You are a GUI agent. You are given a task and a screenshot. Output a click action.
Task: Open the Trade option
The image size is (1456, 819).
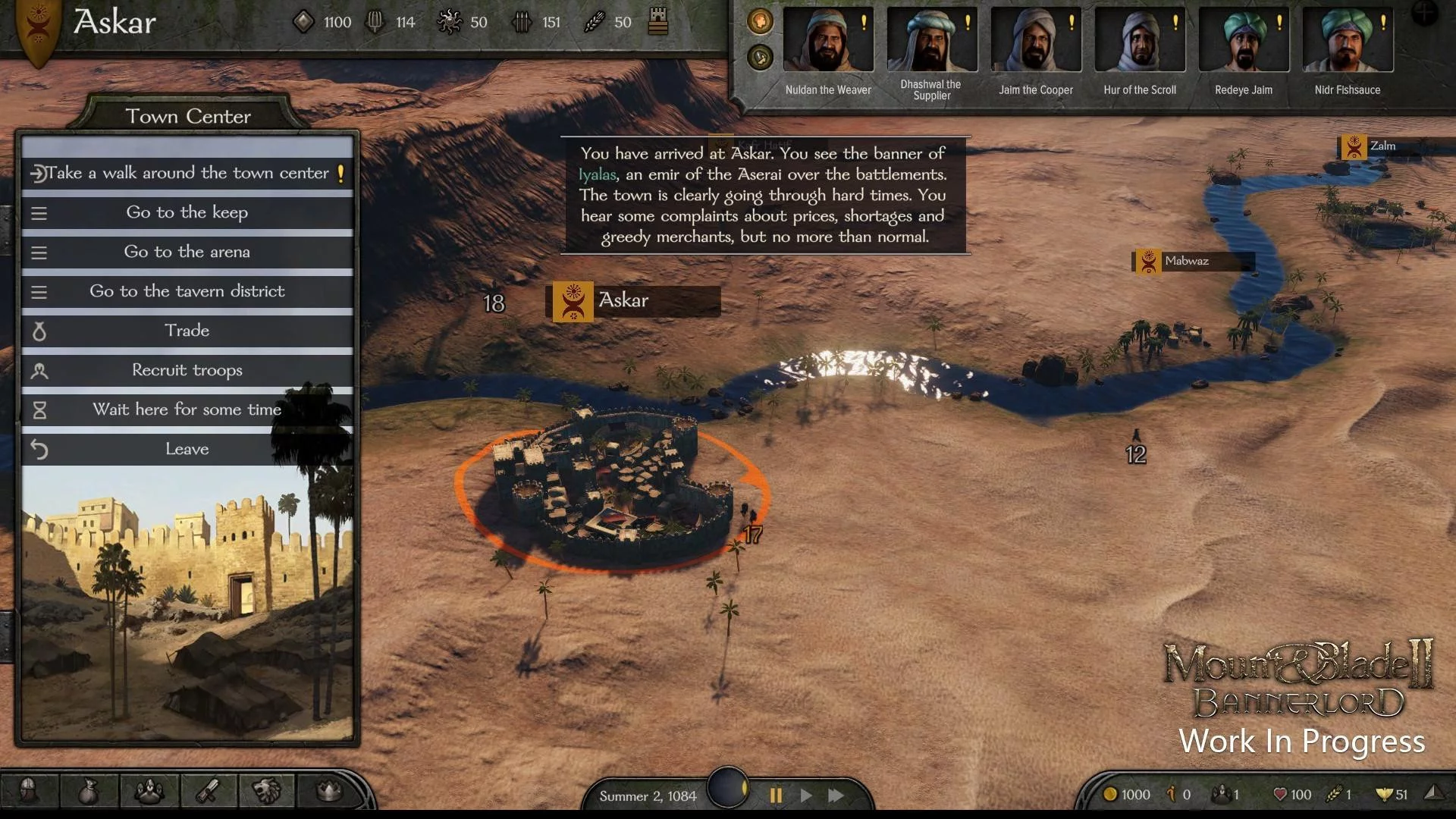coord(187,331)
